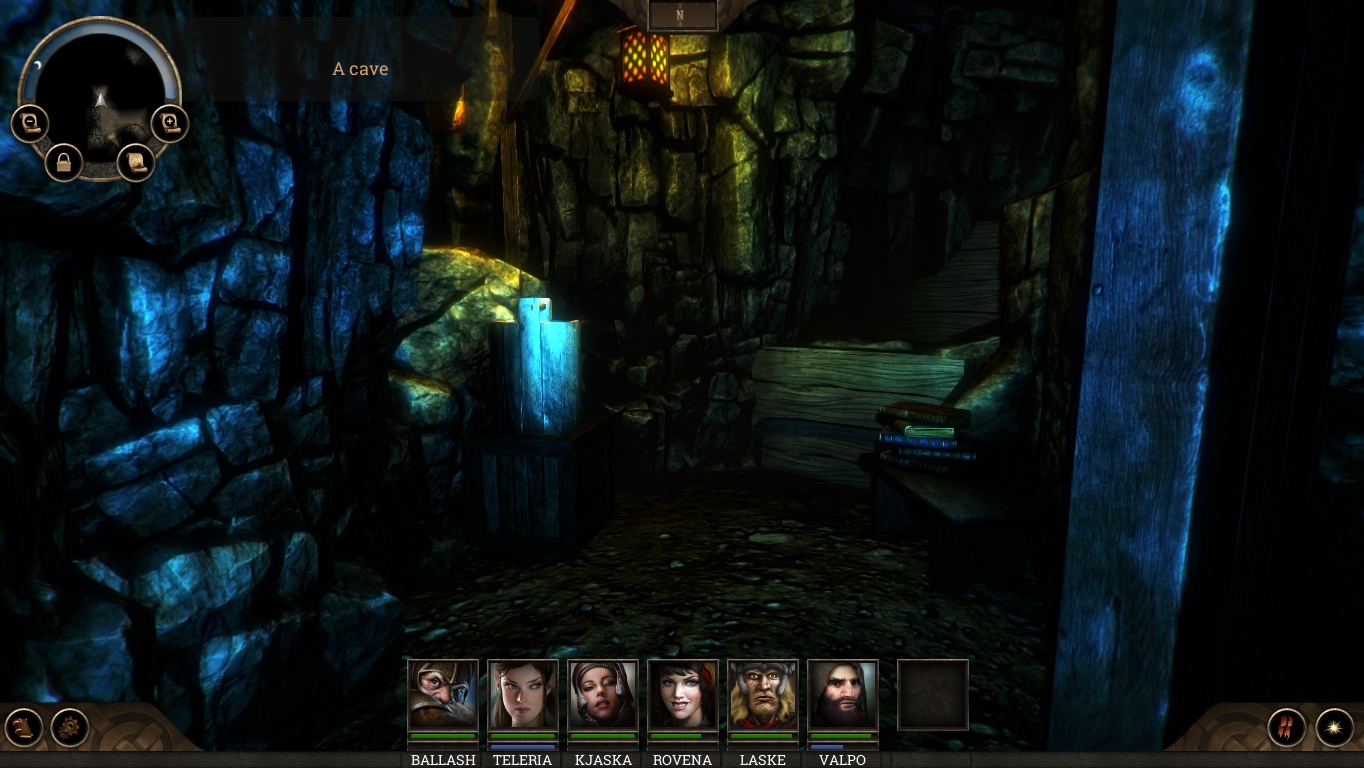Toggle the minimap padlock button
This screenshot has width=1364, height=768.
point(64,162)
